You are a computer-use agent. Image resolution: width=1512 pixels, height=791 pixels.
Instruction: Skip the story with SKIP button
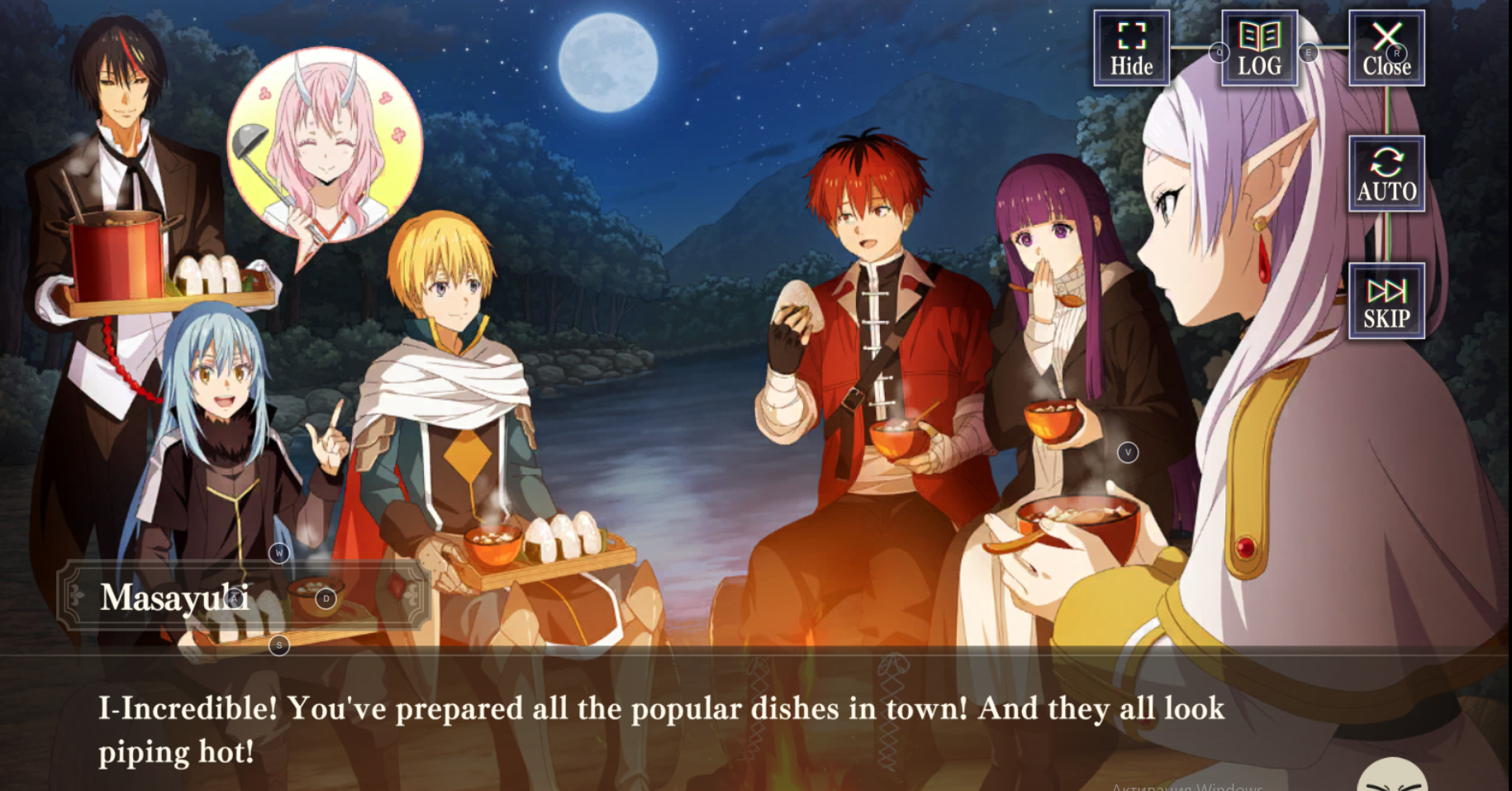point(1386,302)
